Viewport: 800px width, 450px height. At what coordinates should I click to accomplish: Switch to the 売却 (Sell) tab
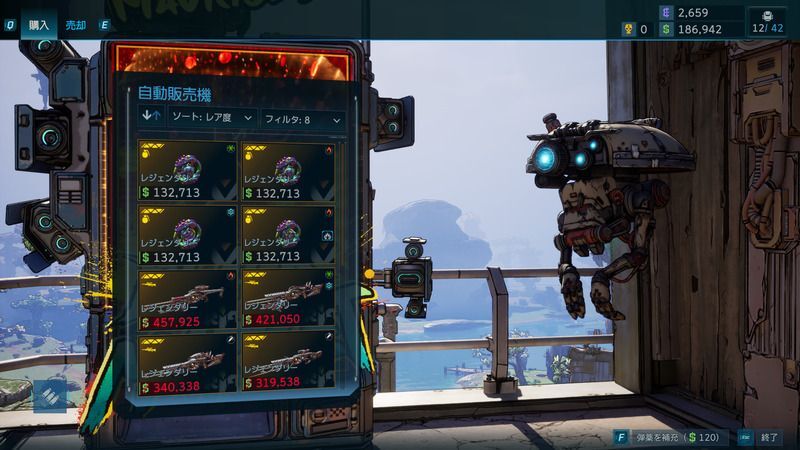(75, 25)
